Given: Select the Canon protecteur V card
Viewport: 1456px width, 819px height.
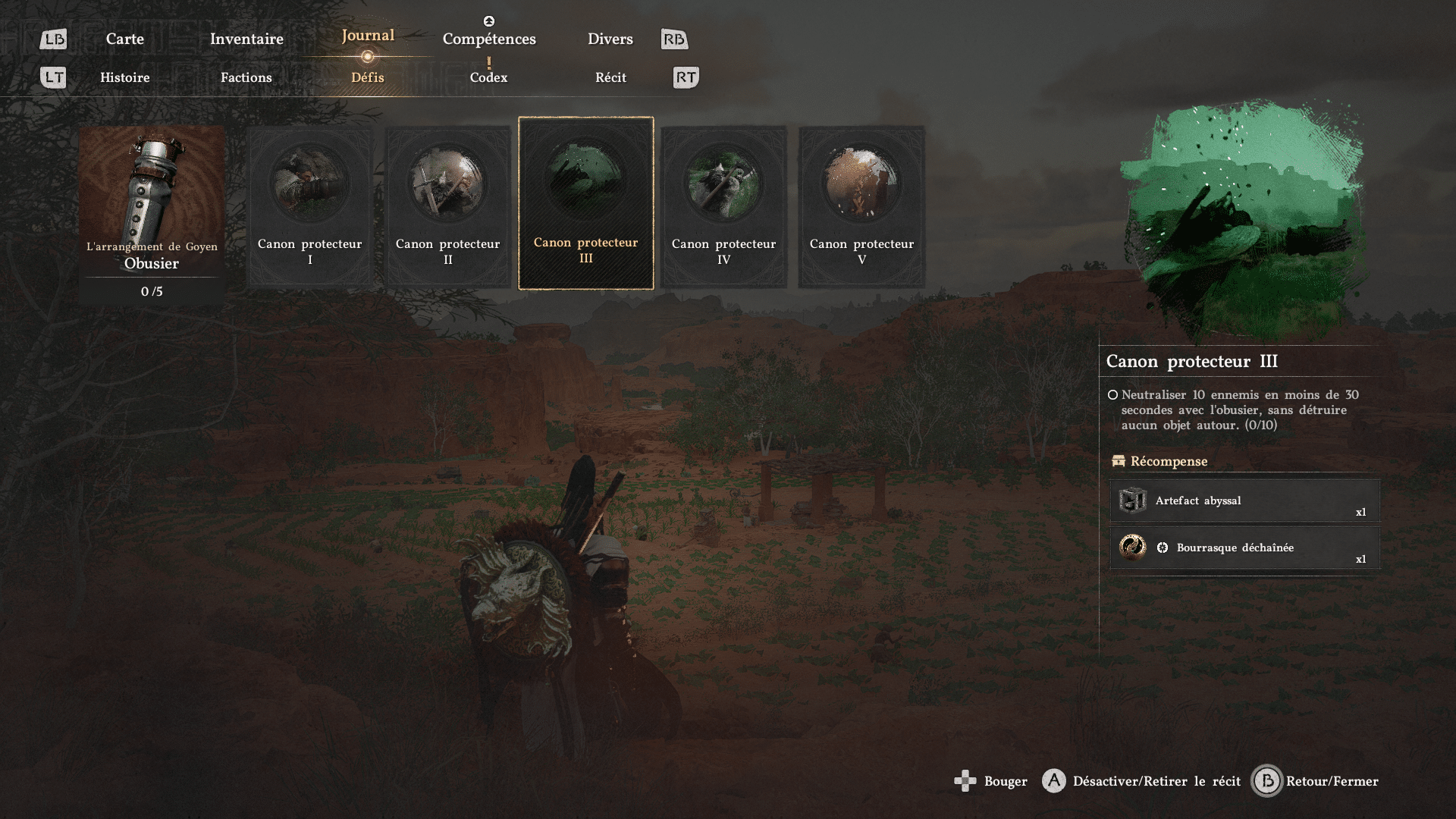Looking at the screenshot, I should [x=861, y=206].
